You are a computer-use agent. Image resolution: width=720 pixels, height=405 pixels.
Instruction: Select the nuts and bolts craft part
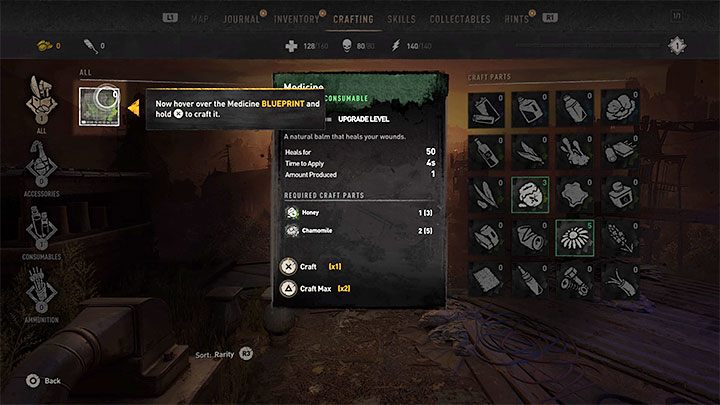click(x=574, y=281)
